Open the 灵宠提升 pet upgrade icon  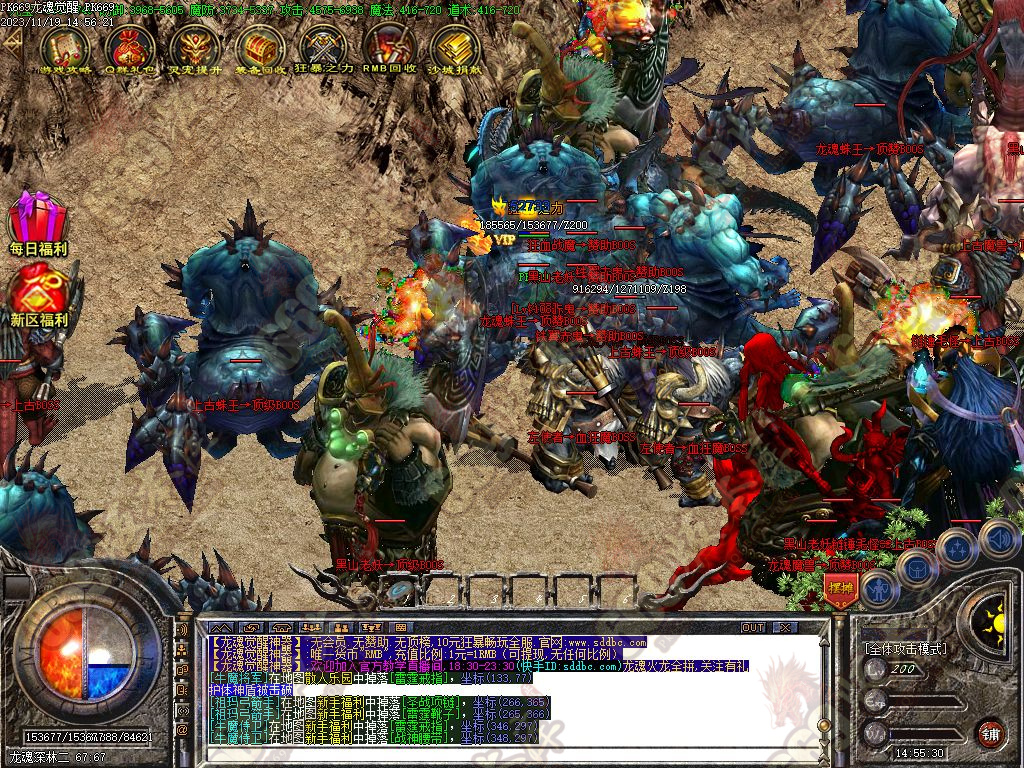tap(195, 48)
